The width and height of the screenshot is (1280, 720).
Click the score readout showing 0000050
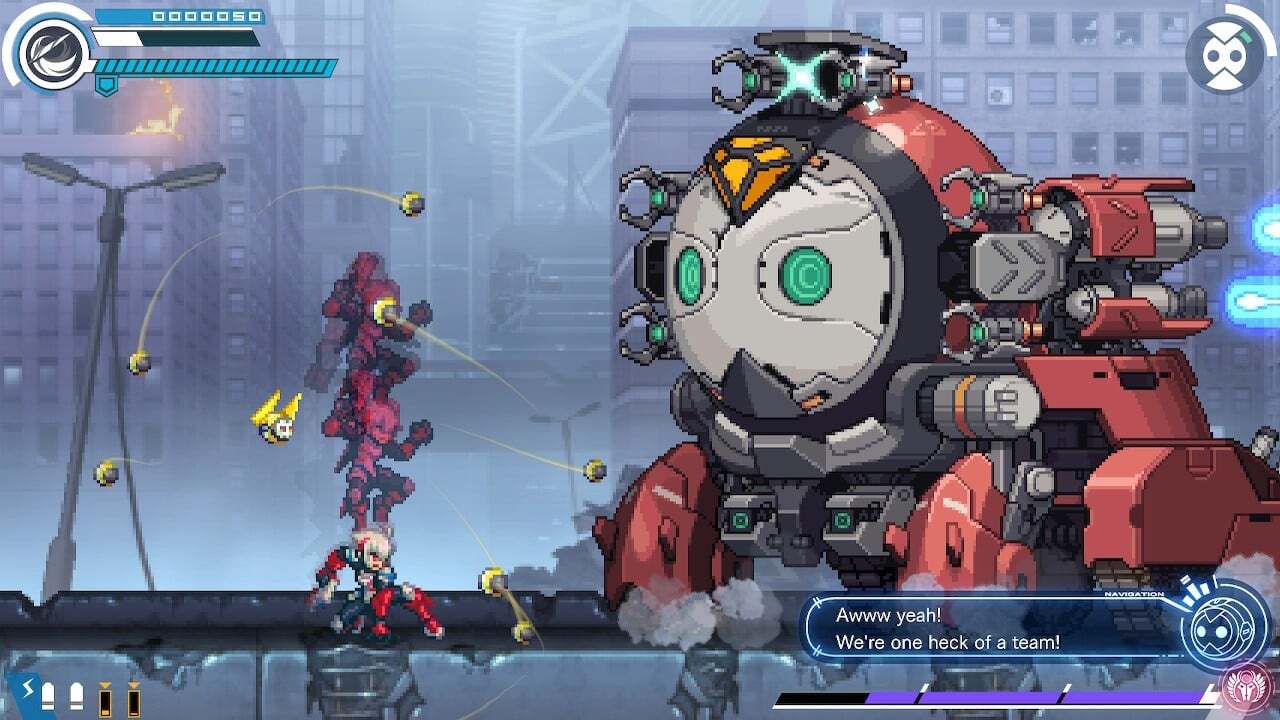205,17
